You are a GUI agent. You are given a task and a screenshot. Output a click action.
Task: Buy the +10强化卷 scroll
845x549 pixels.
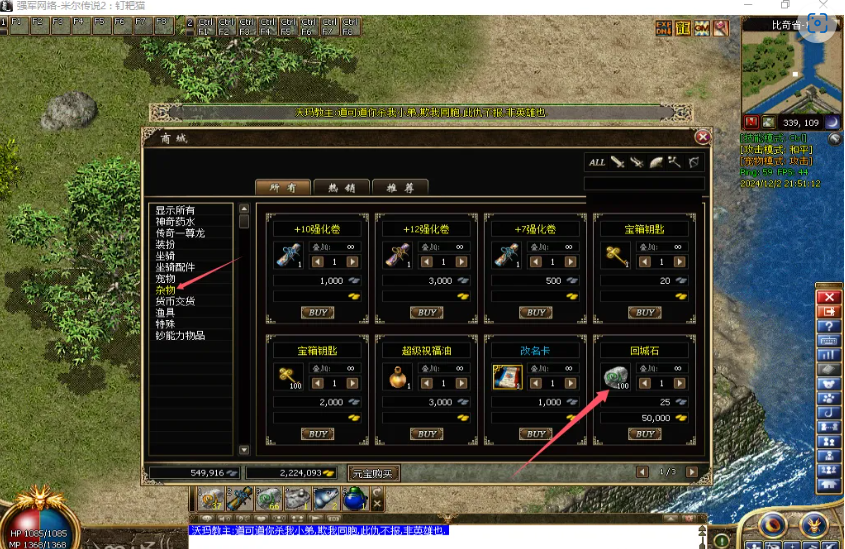tap(318, 313)
